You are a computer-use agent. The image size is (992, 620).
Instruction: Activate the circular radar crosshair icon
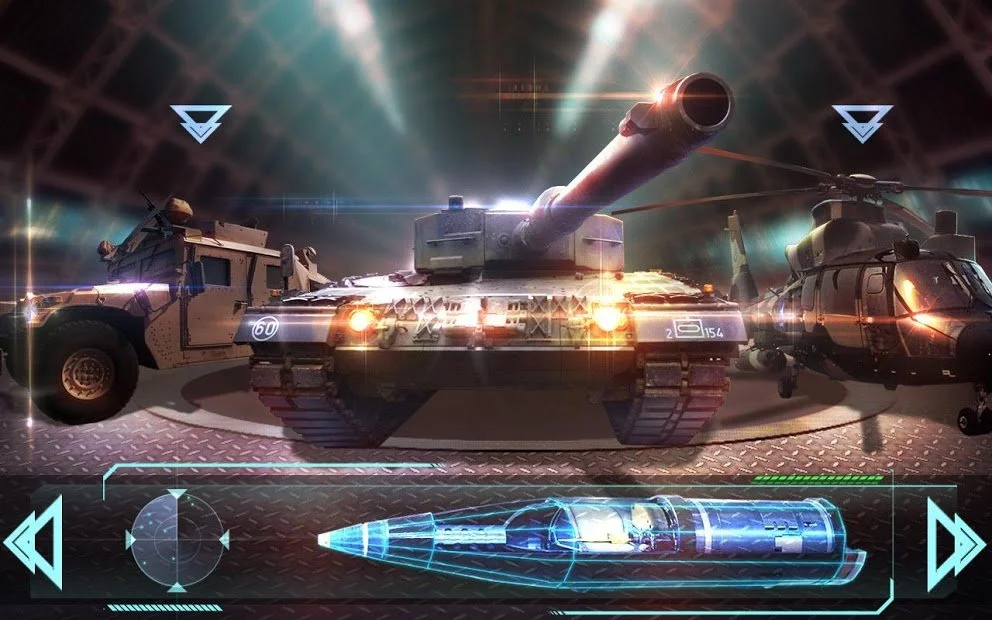click(x=177, y=540)
